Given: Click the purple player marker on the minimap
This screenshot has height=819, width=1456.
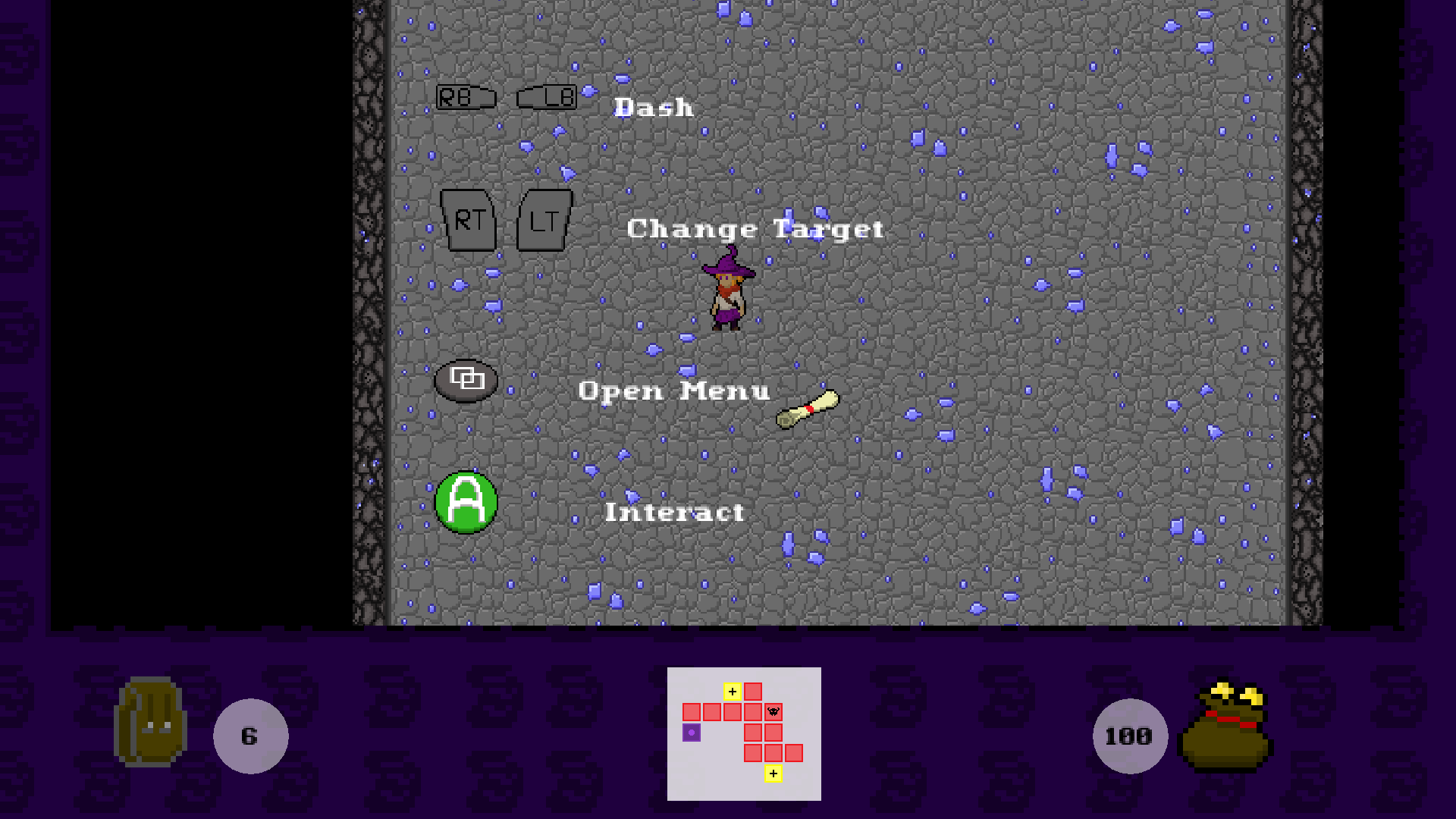Looking at the screenshot, I should (x=692, y=733).
